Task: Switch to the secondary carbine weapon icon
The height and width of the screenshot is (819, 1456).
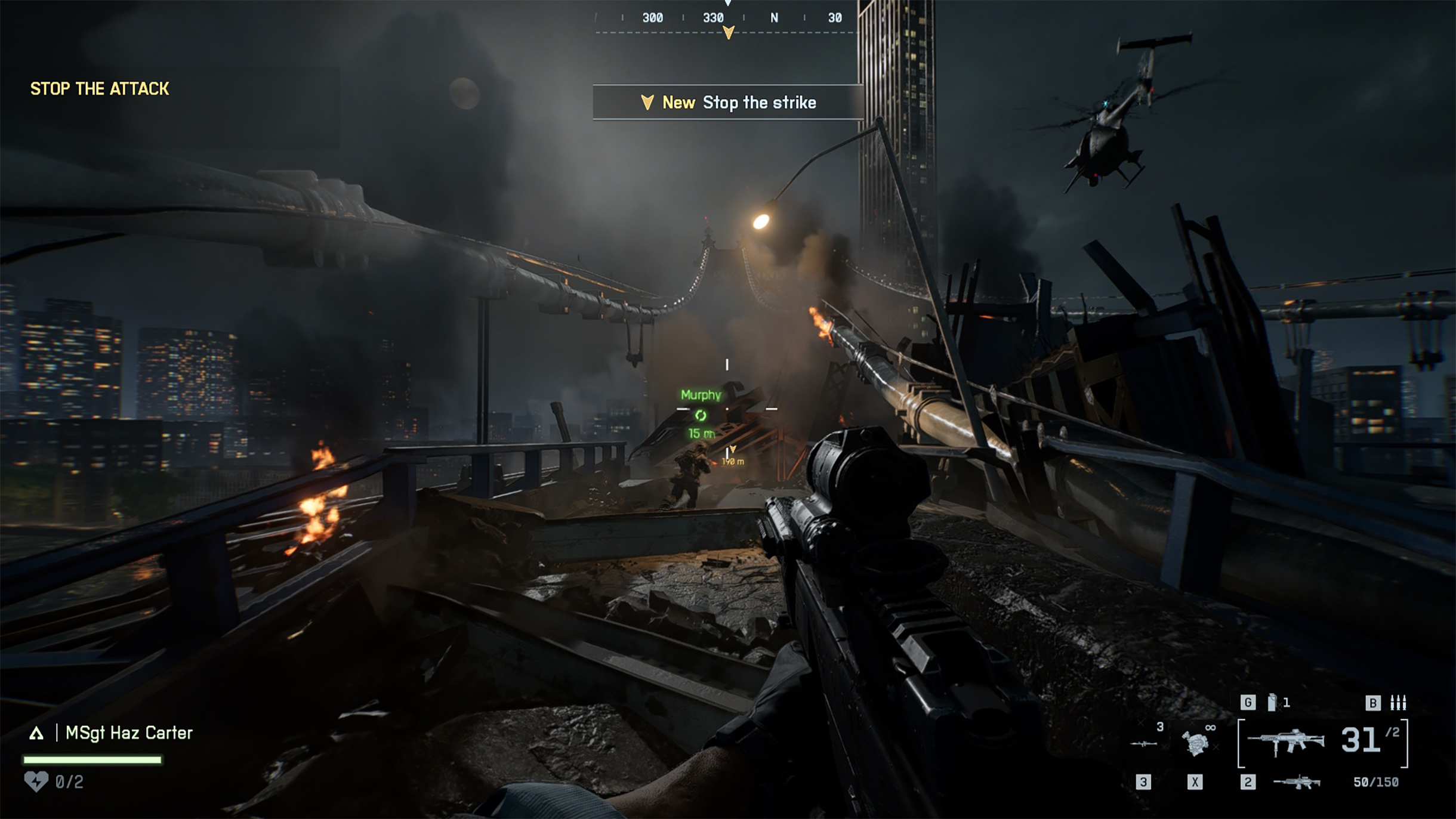Action: [1296, 781]
